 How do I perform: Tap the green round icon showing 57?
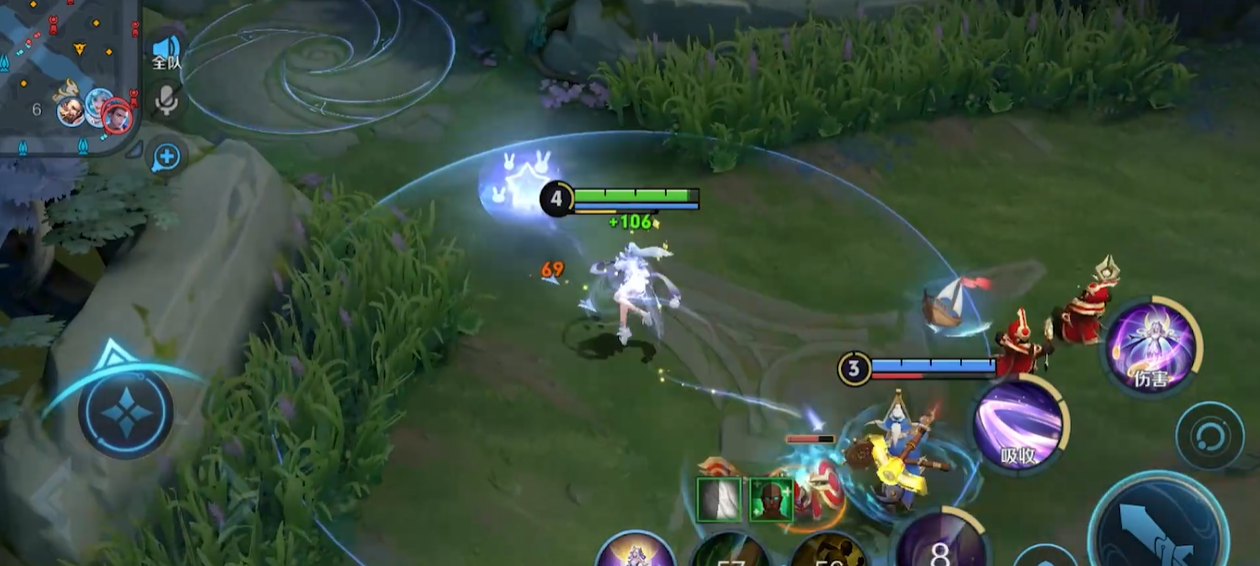(730, 552)
